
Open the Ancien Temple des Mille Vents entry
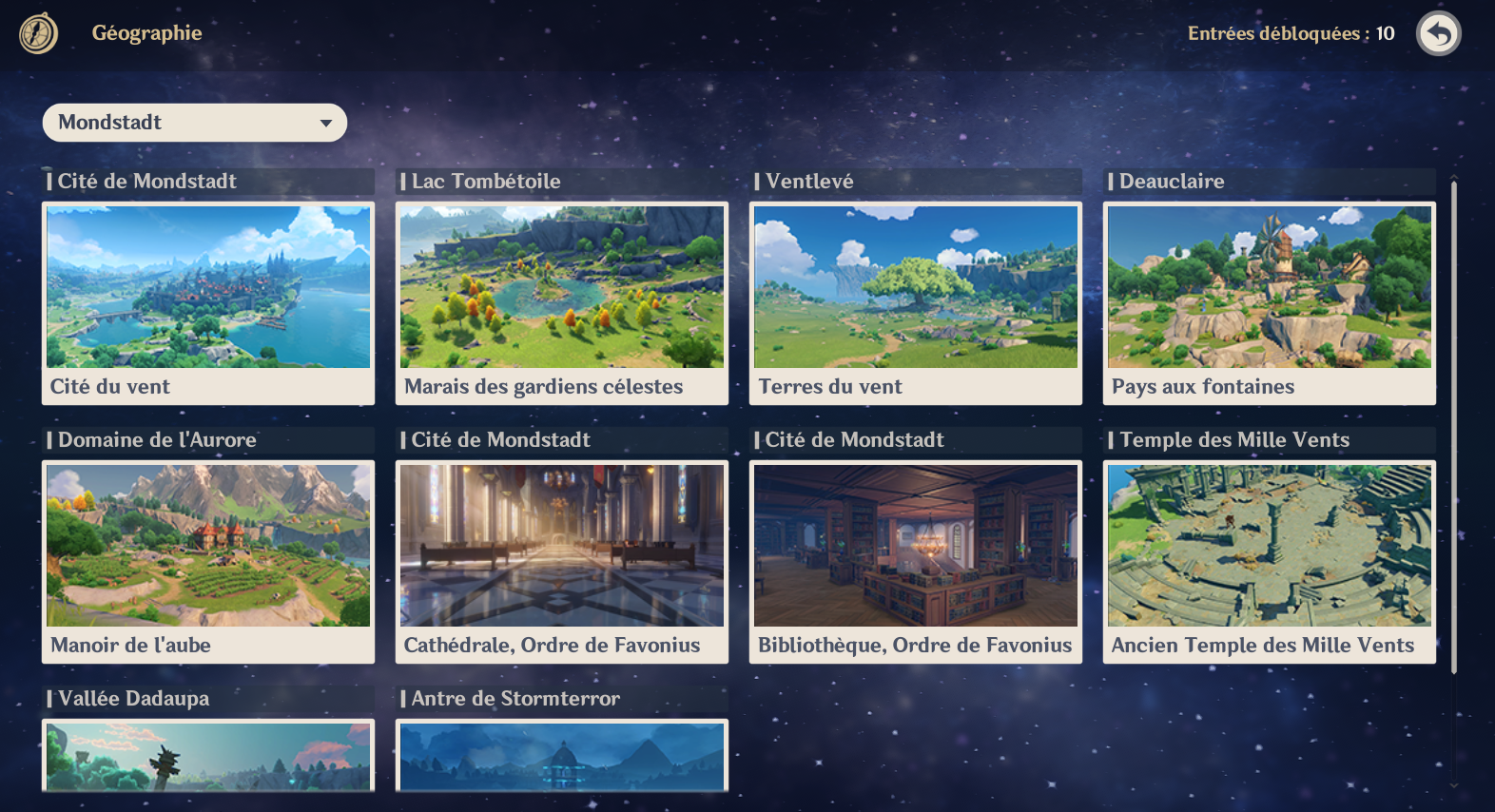[x=1269, y=545]
